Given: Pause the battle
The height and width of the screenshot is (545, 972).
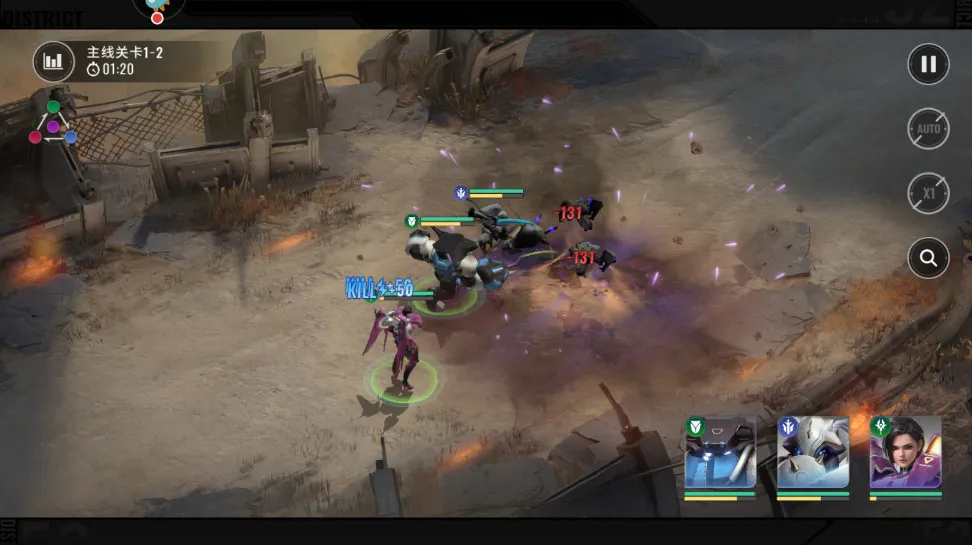Looking at the screenshot, I should click(928, 64).
